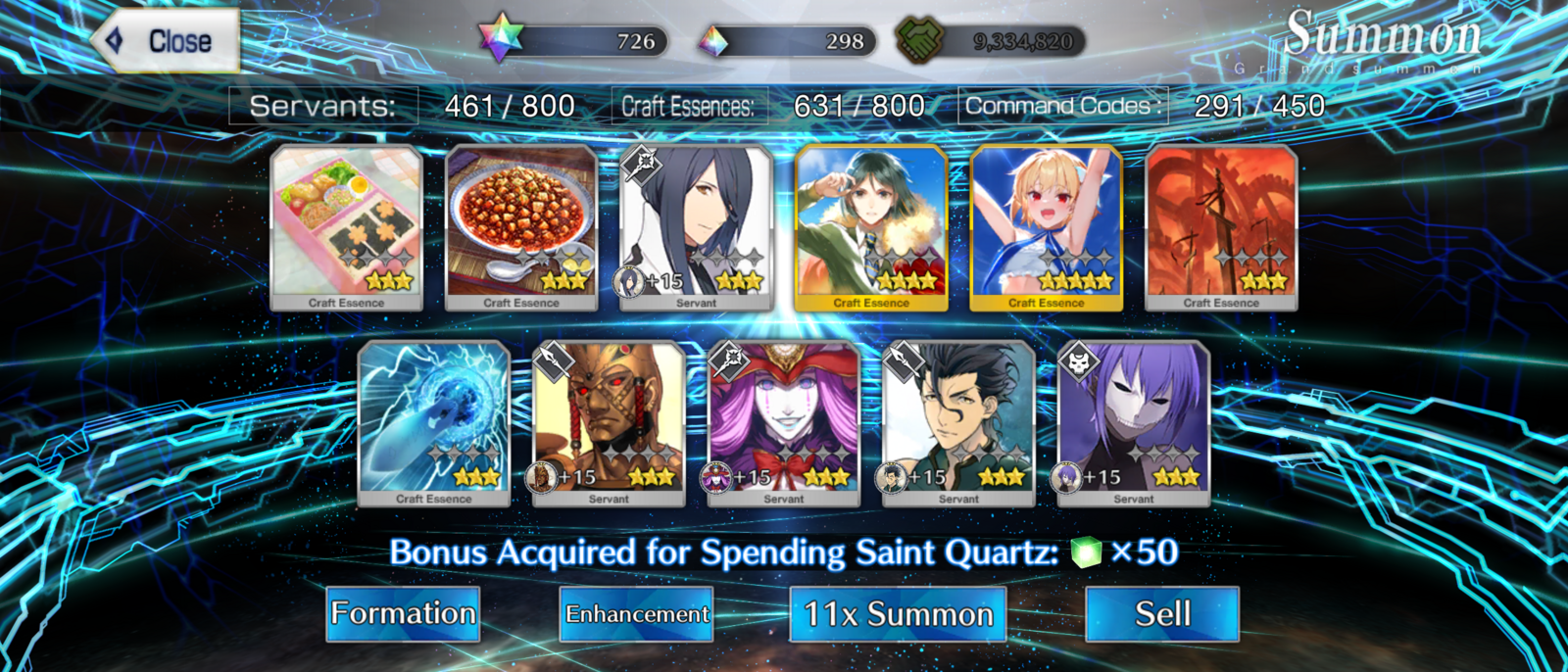The image size is (1568, 672).
Task: Tap the Sell button
Action: pyautogui.click(x=1162, y=614)
